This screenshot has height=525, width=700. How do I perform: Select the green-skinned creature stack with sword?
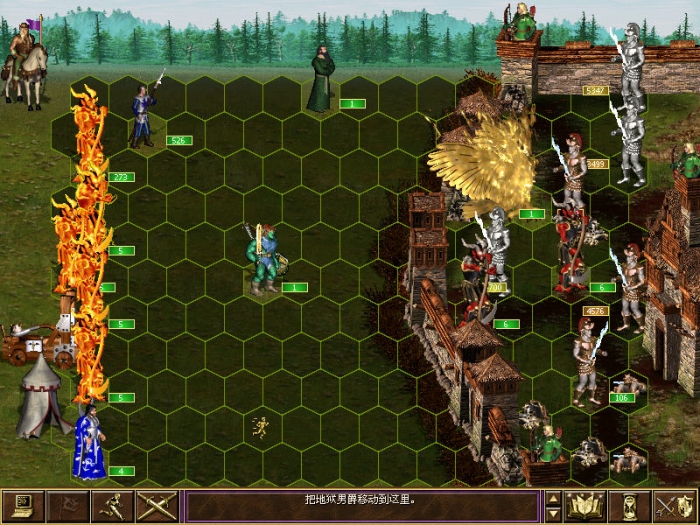263,260
